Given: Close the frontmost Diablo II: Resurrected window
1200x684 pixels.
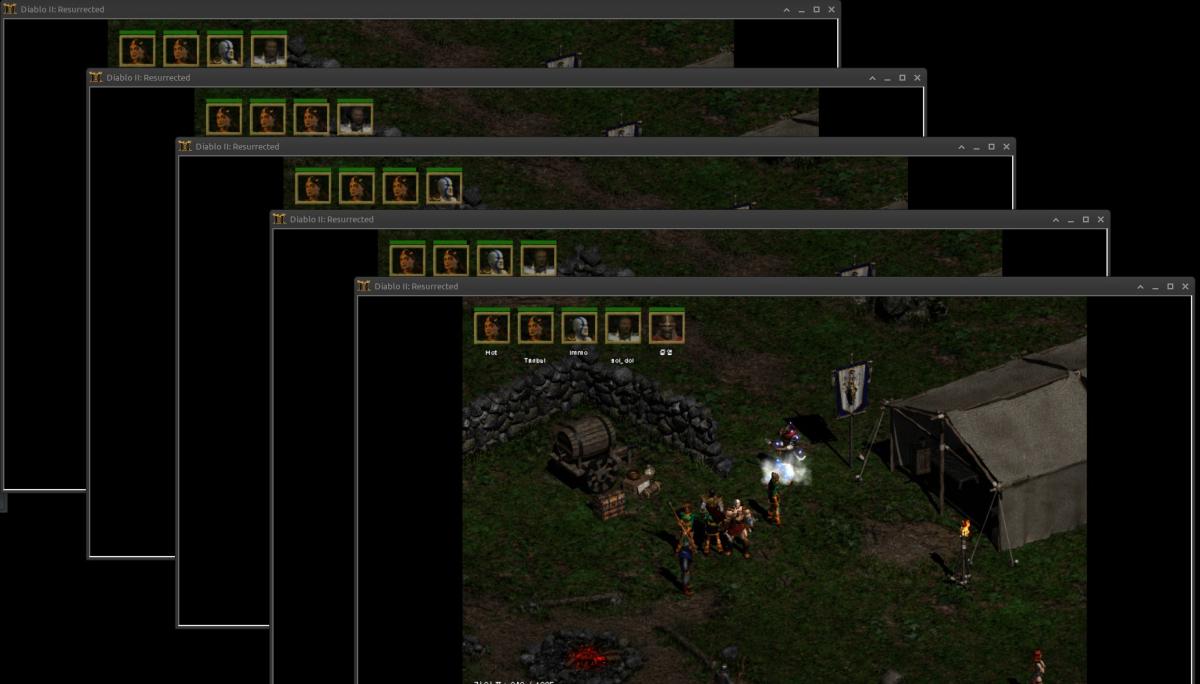Looking at the screenshot, I should pos(1186,287).
